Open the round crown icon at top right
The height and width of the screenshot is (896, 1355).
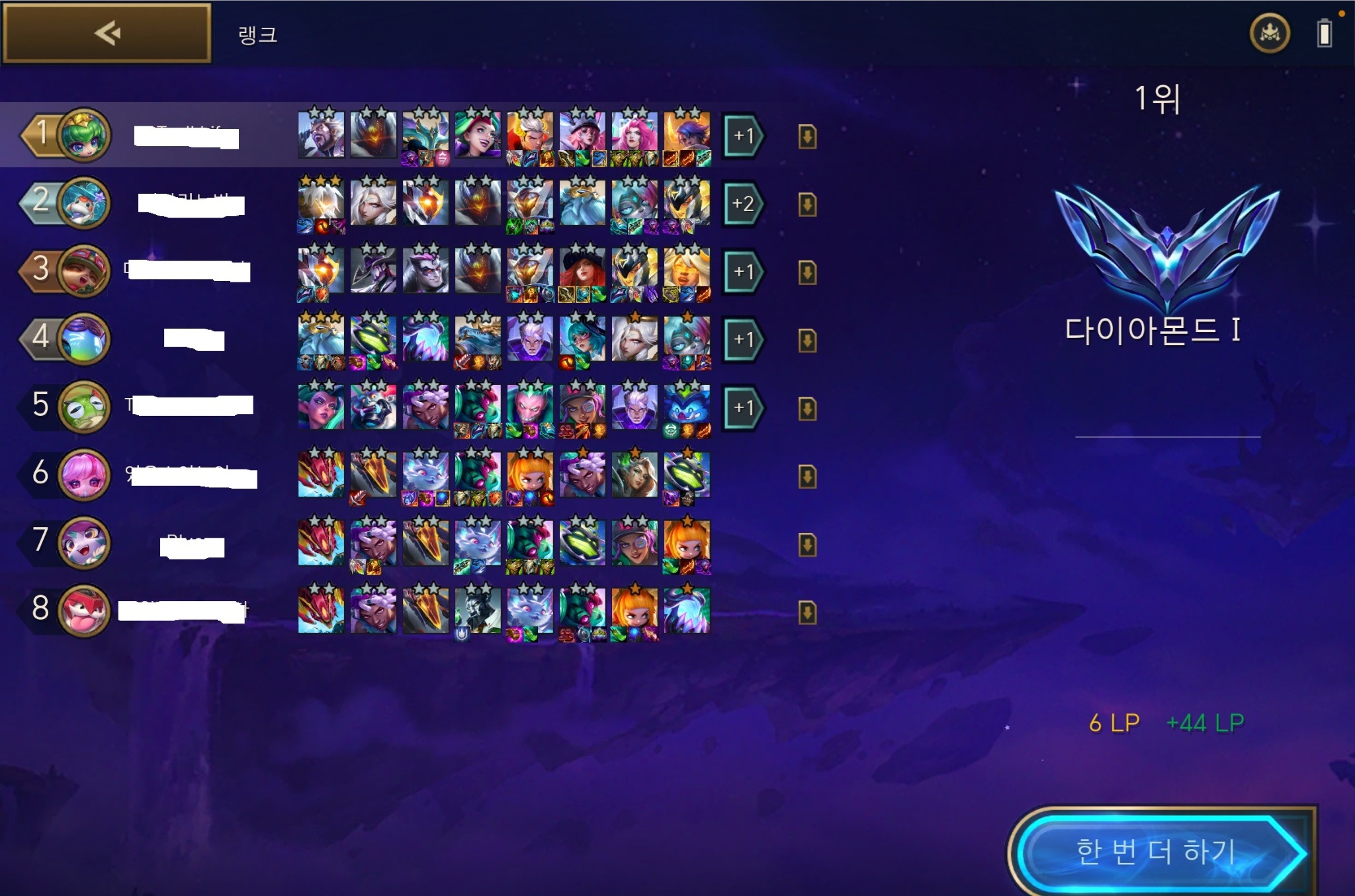click(1269, 33)
